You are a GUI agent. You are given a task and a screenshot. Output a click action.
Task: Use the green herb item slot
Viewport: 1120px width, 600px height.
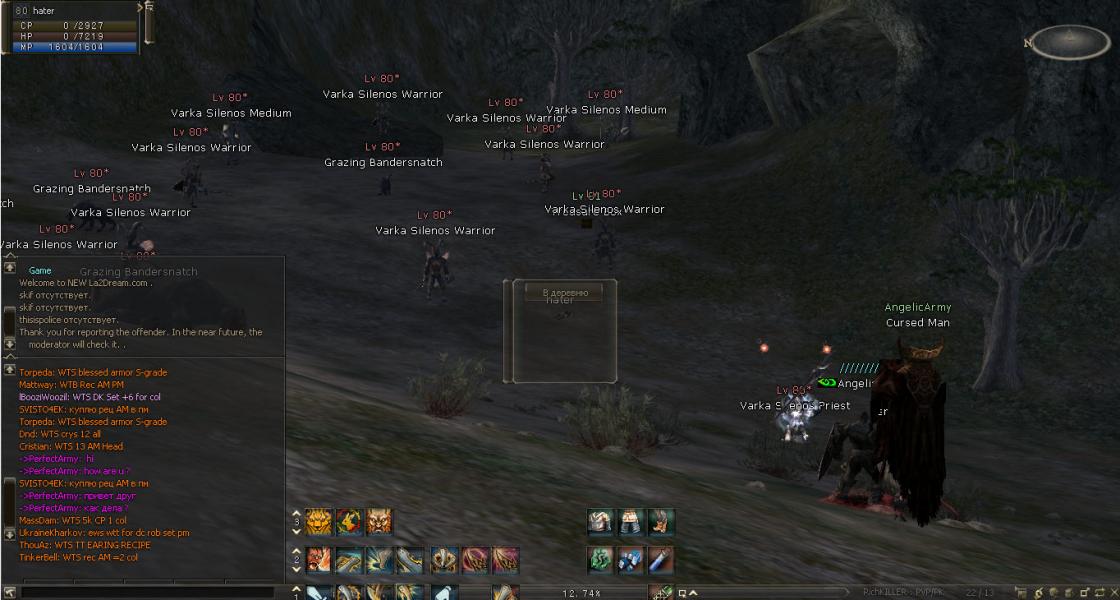pyautogui.click(x=600, y=559)
